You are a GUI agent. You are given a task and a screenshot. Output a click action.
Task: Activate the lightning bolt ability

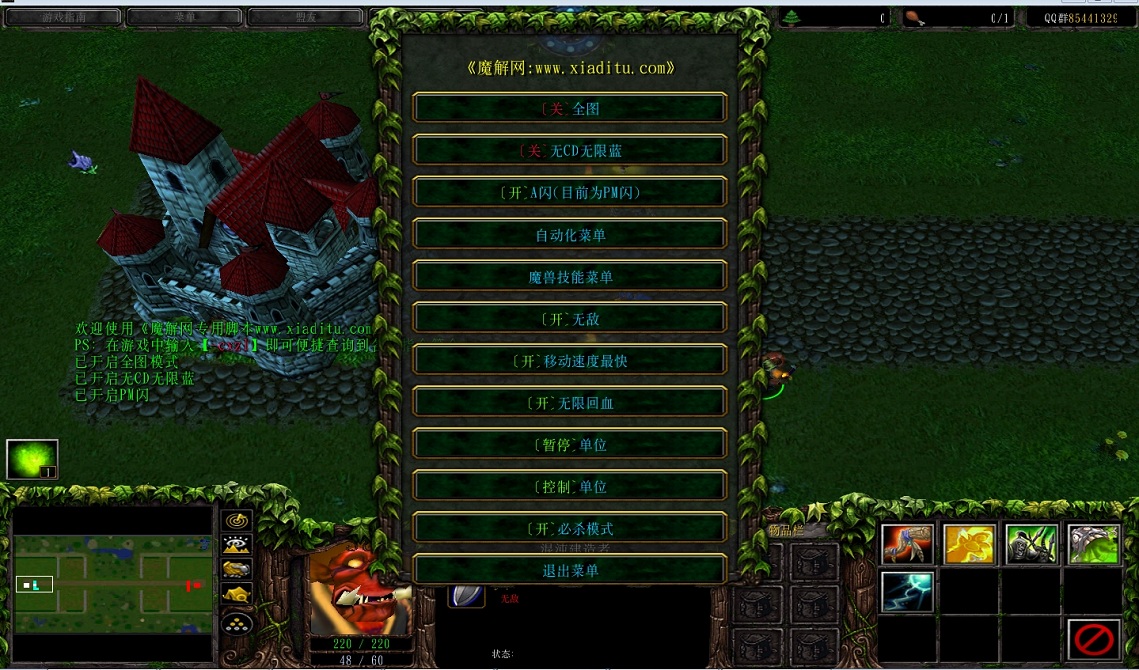(x=907, y=591)
